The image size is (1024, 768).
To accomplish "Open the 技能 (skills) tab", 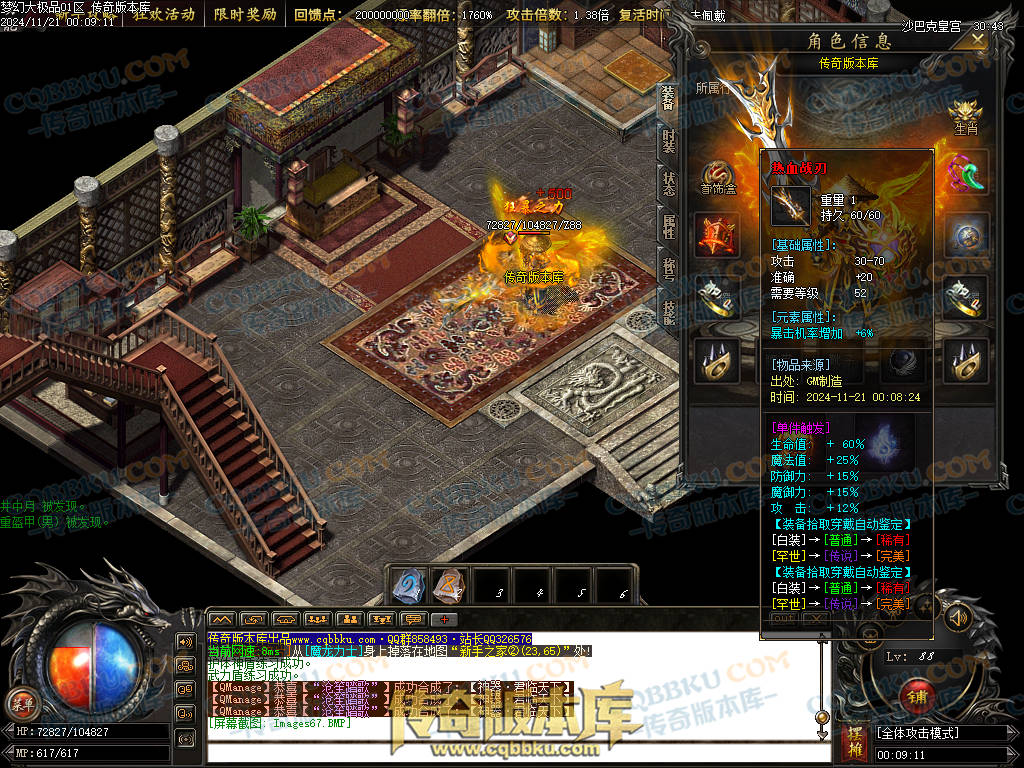I will coord(668,312).
